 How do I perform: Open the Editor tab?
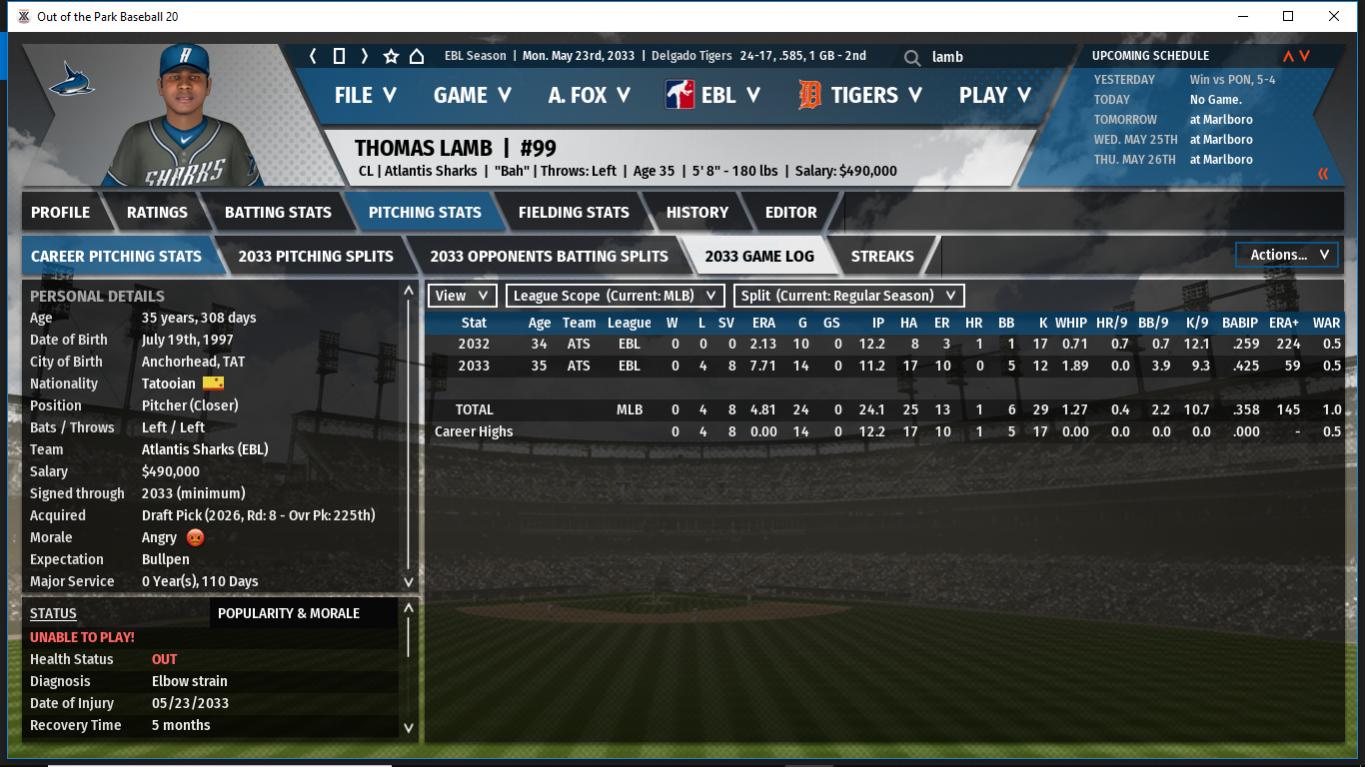(x=790, y=212)
